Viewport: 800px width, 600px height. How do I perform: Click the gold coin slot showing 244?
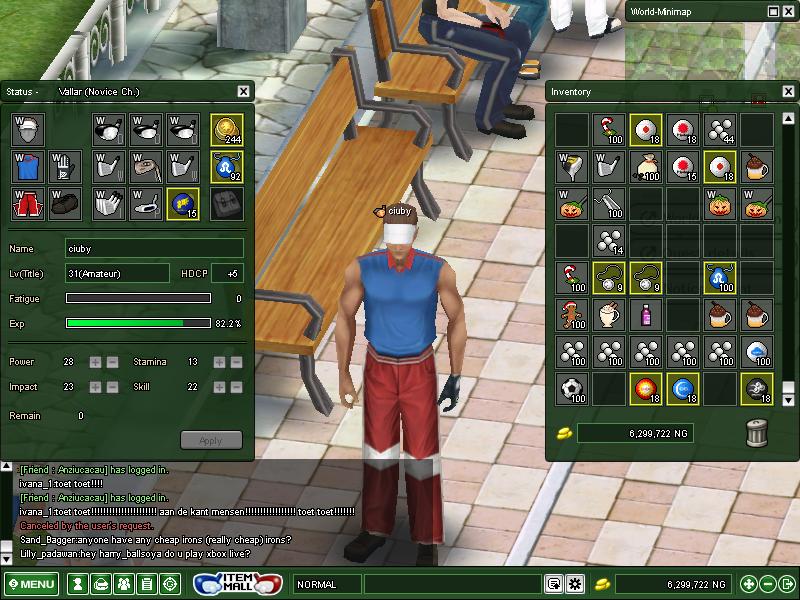click(227, 129)
